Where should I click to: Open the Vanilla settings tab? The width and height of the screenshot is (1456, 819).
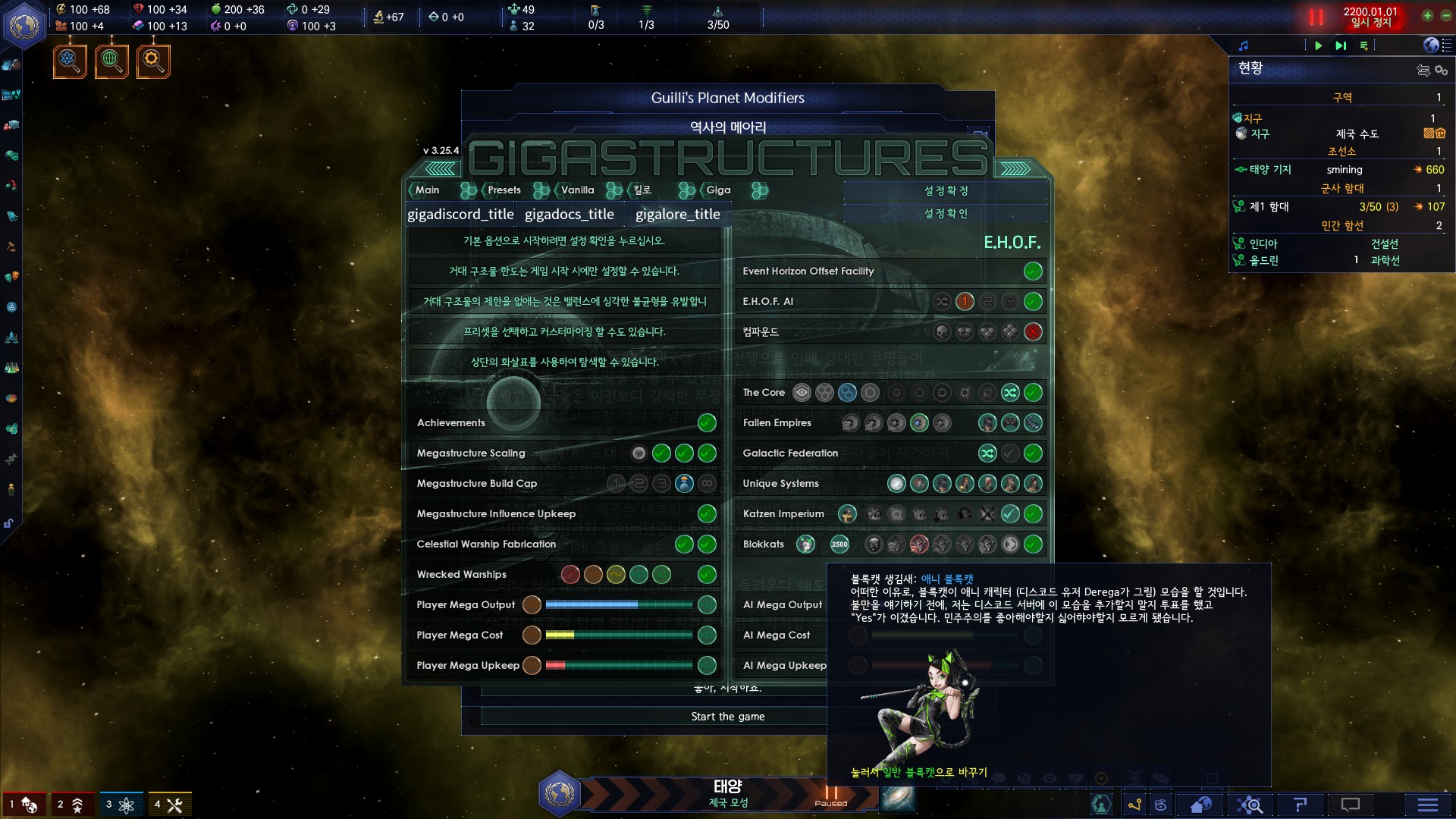click(x=577, y=190)
